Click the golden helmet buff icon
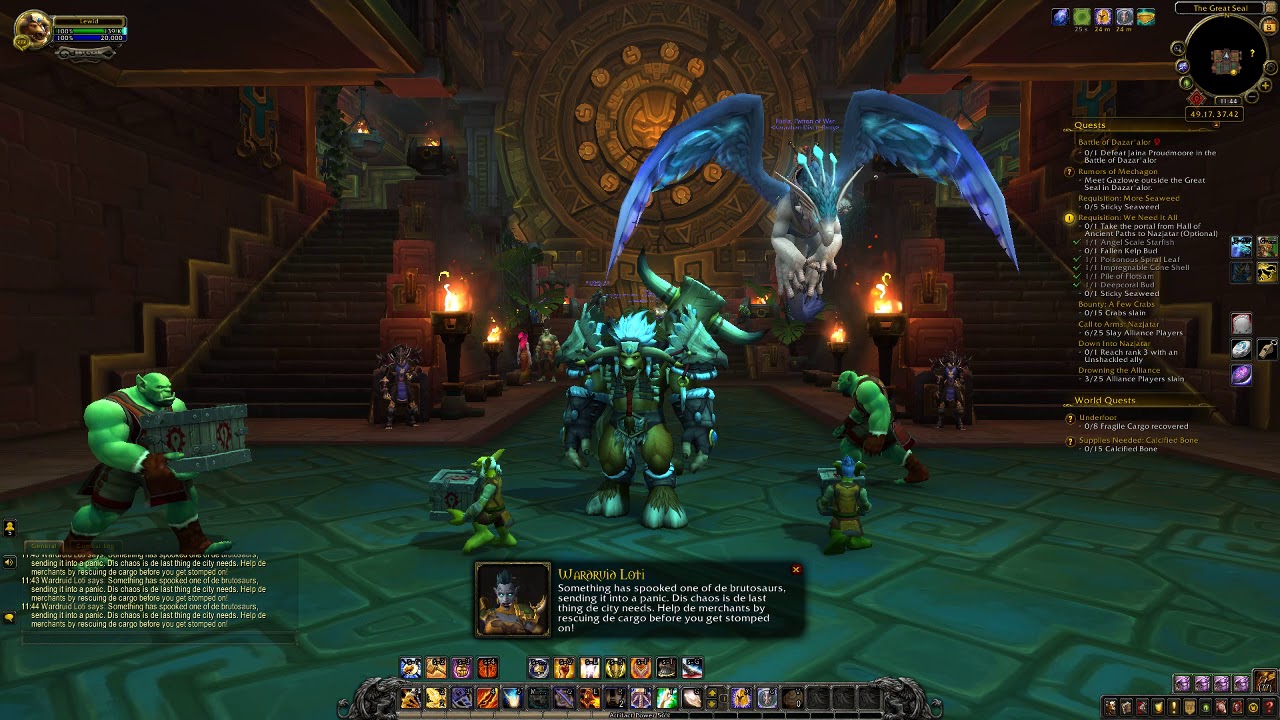The height and width of the screenshot is (720, 1280). pos(1103,17)
